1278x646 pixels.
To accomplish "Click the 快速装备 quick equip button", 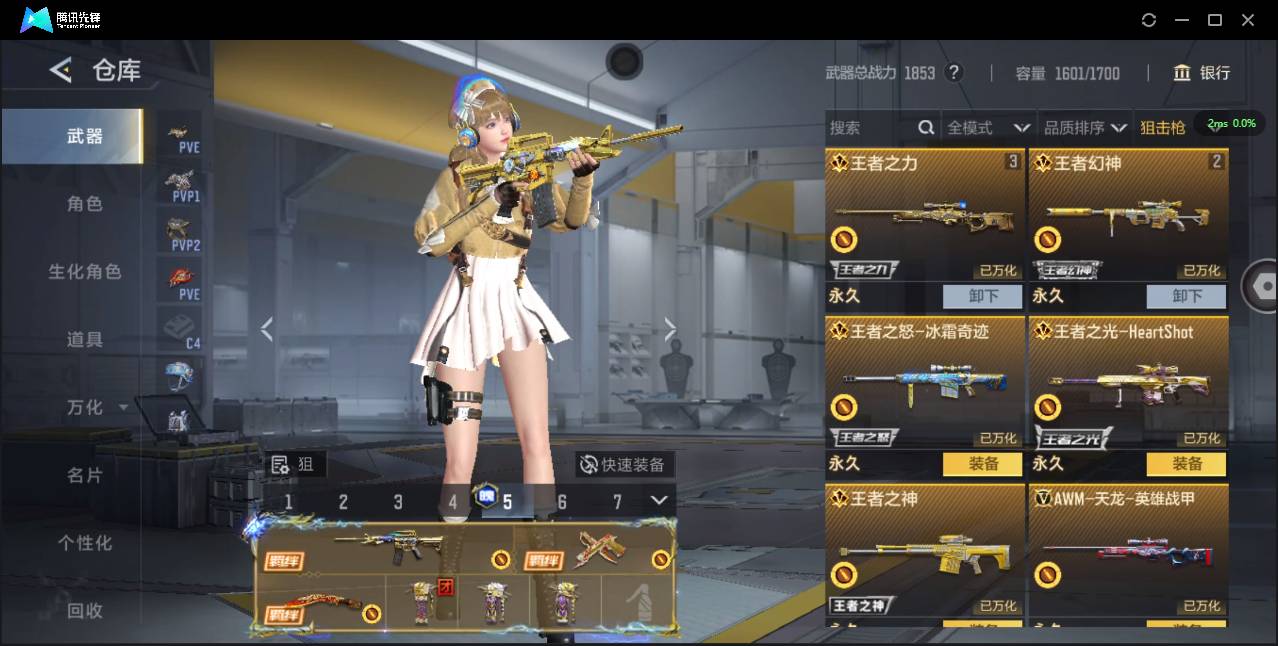I will pos(625,465).
